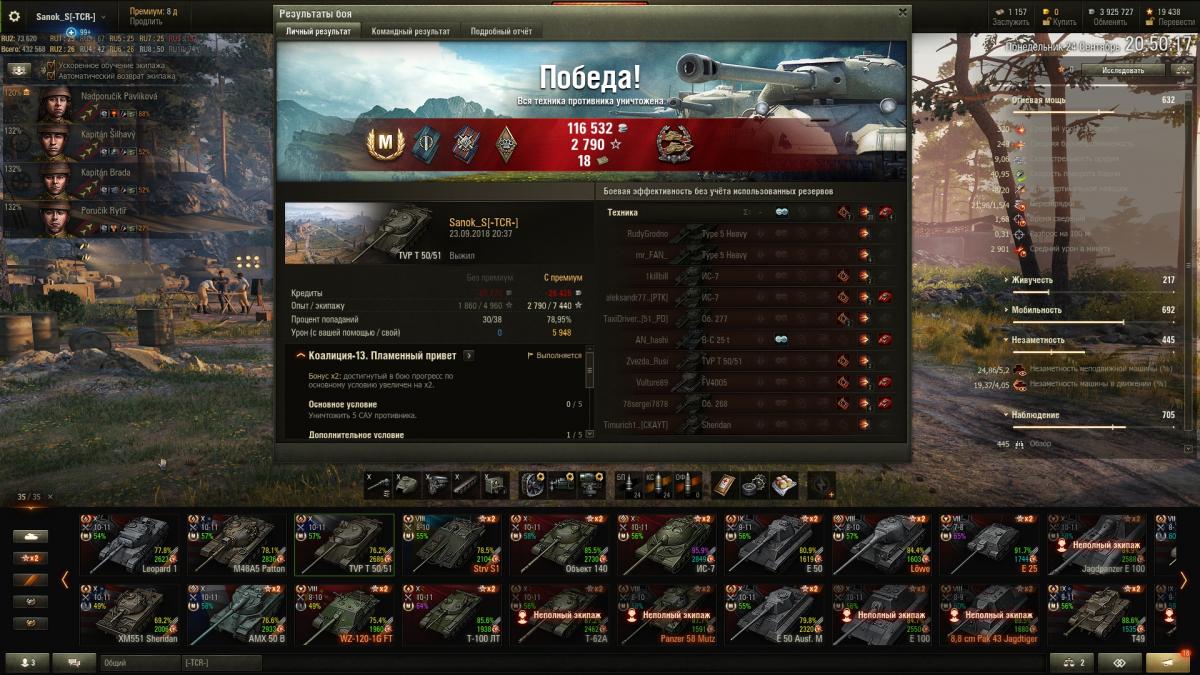Toggle Автоматический возврат экипажа checkbox

[51, 76]
